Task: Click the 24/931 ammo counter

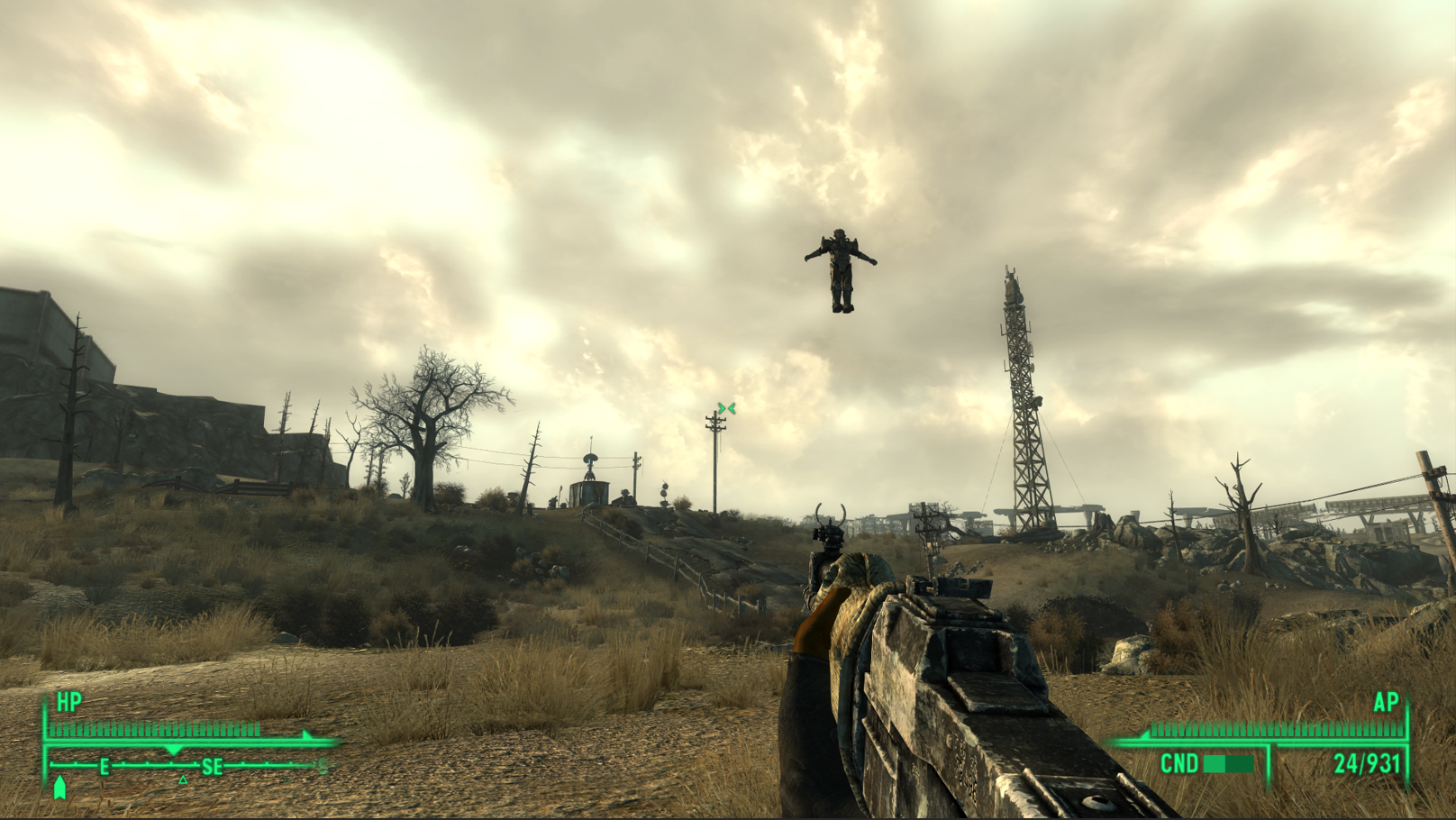Action: [x=1366, y=763]
